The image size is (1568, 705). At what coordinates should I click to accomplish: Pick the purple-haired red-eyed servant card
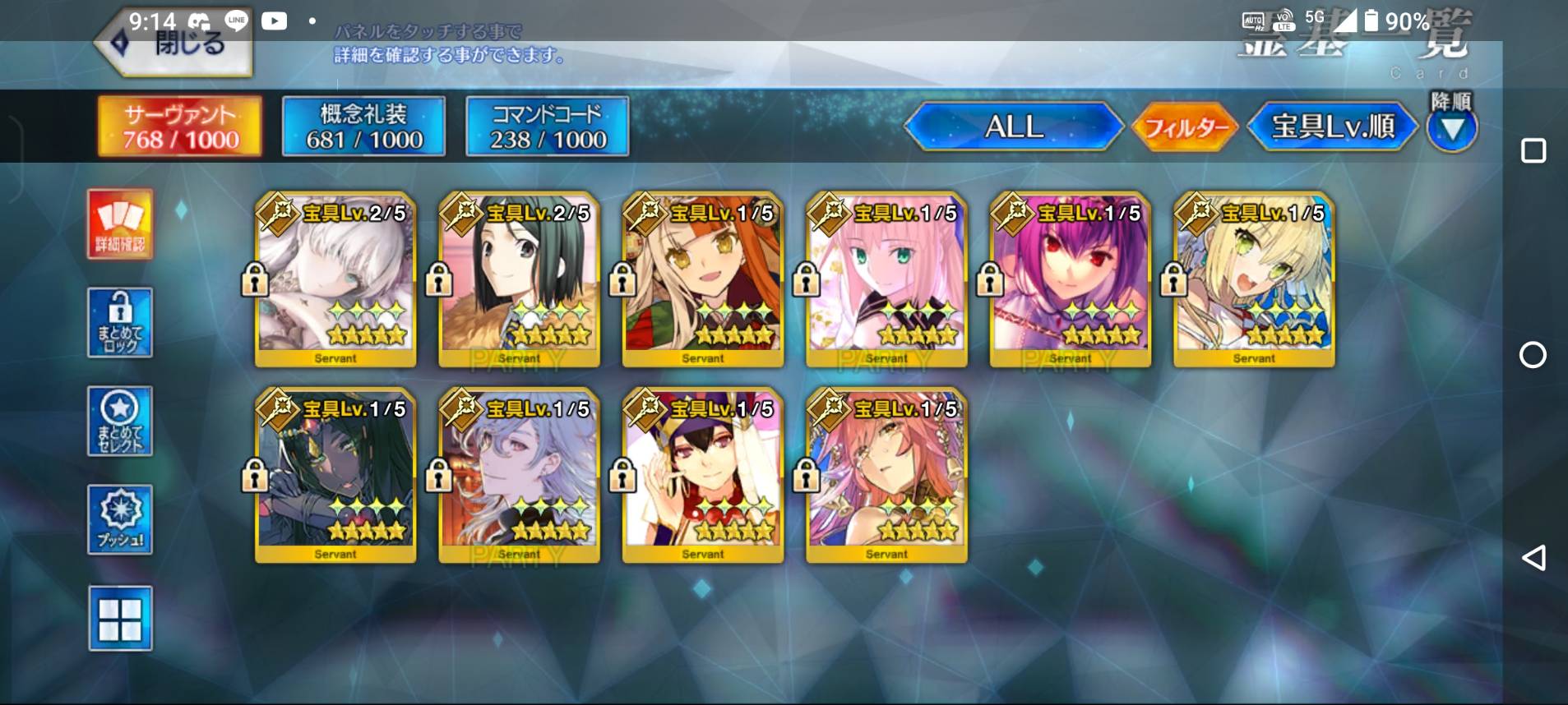coord(1071,279)
